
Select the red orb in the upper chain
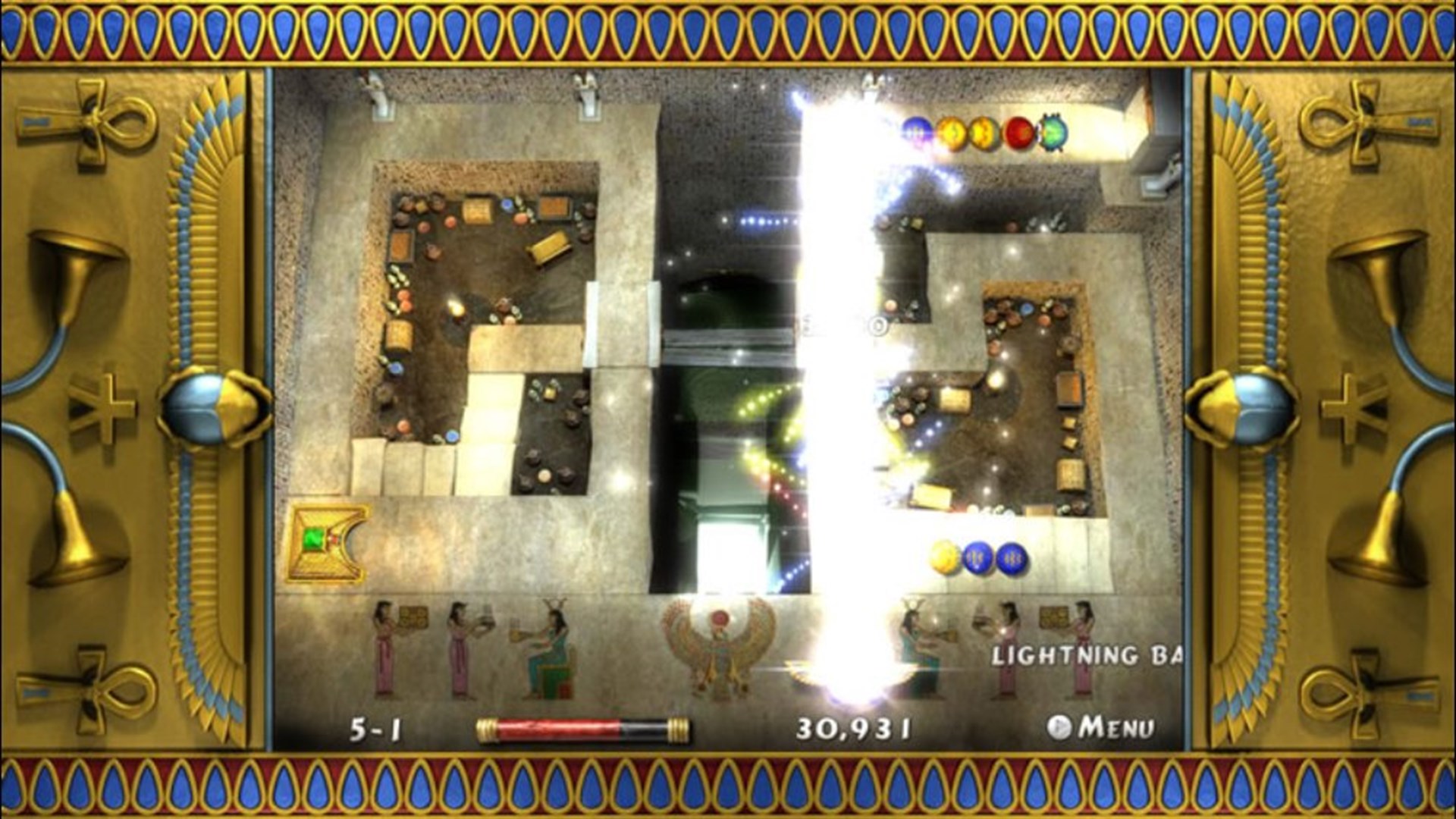[1019, 130]
